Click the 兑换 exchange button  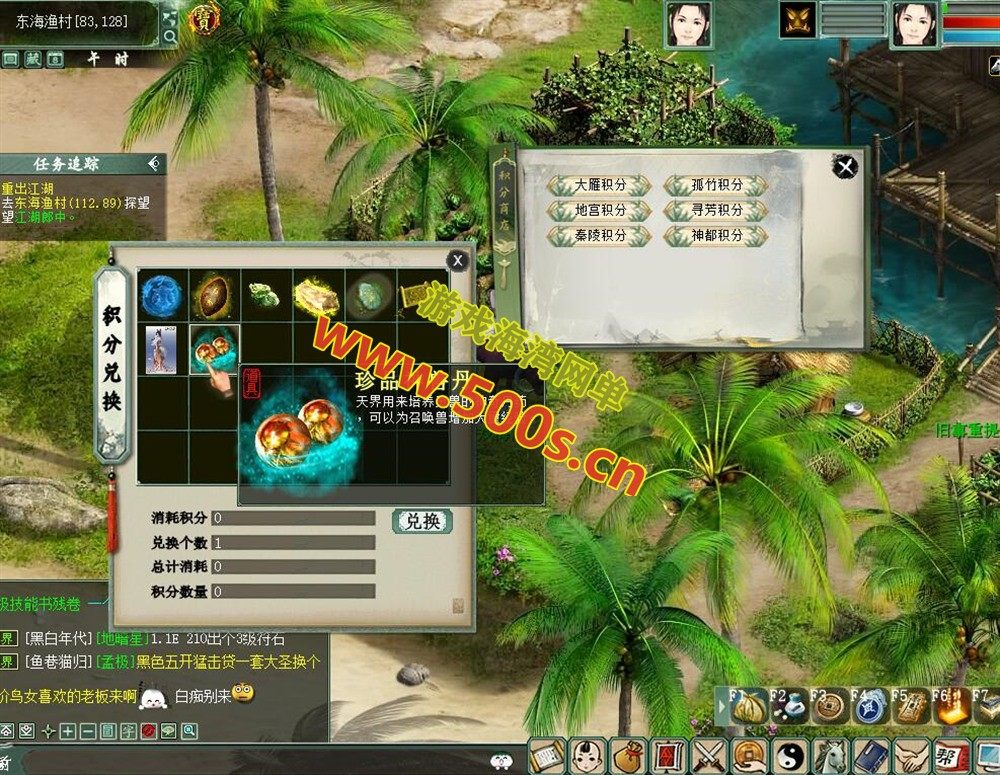pyautogui.click(x=422, y=521)
